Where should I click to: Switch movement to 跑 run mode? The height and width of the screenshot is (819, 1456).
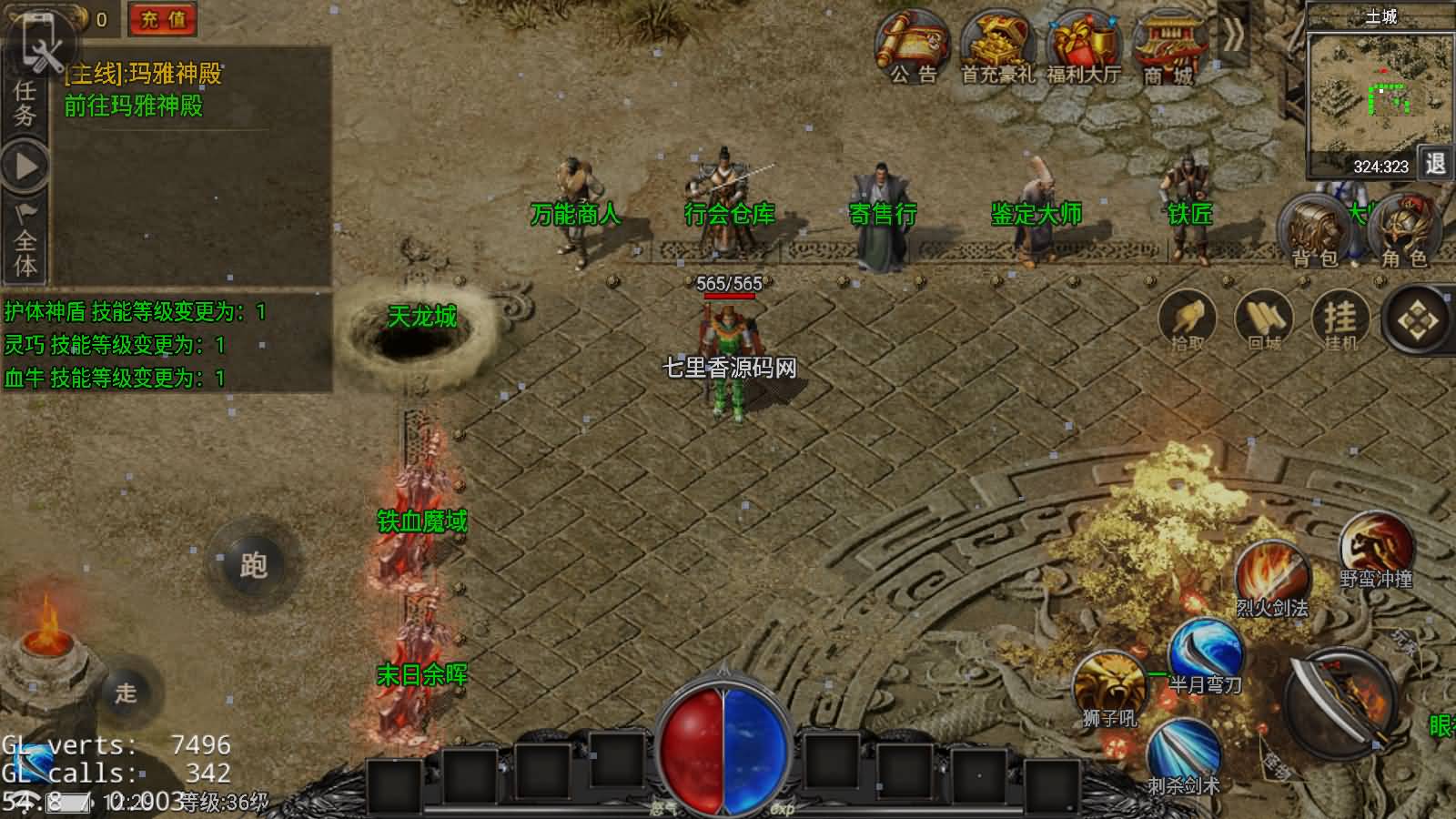coord(253,565)
